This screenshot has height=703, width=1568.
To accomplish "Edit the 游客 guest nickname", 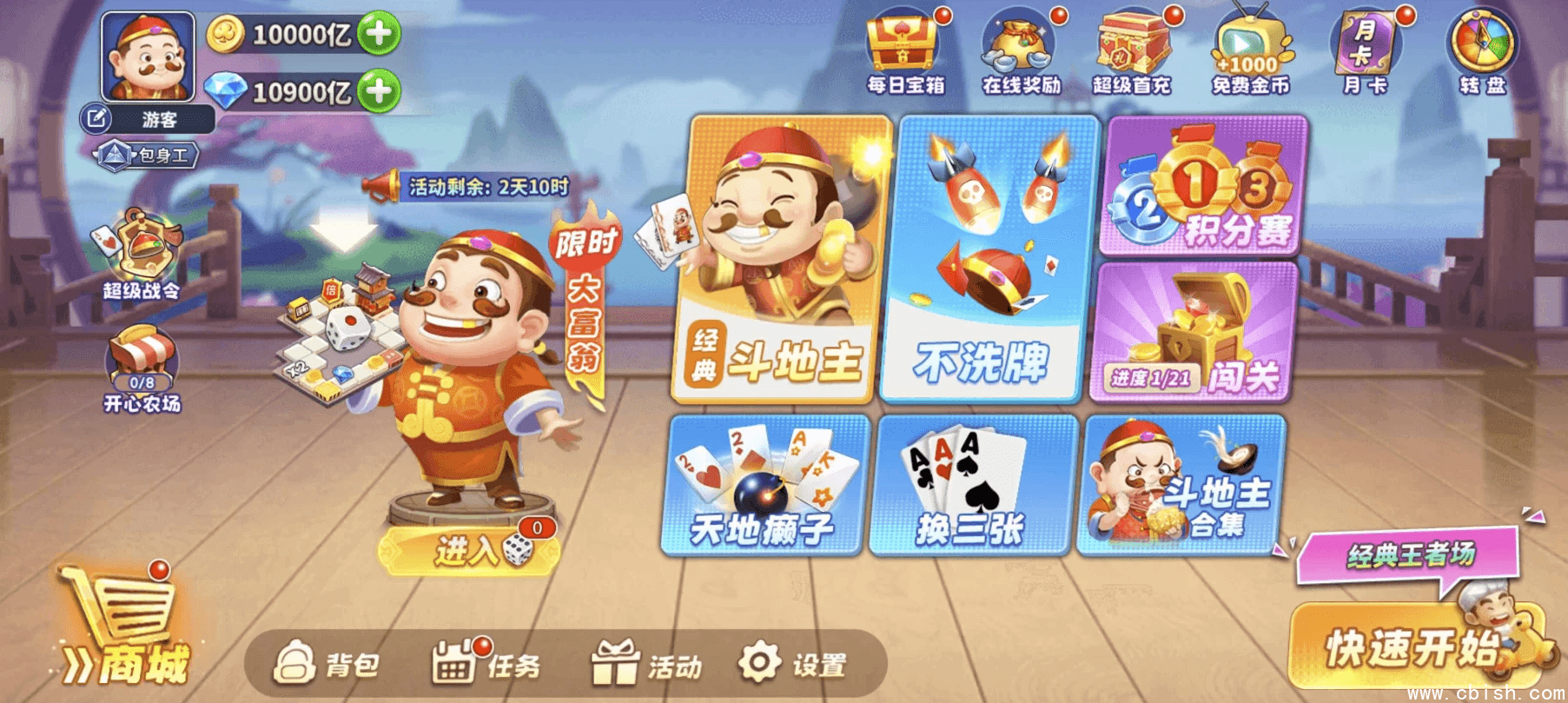I will [97, 117].
